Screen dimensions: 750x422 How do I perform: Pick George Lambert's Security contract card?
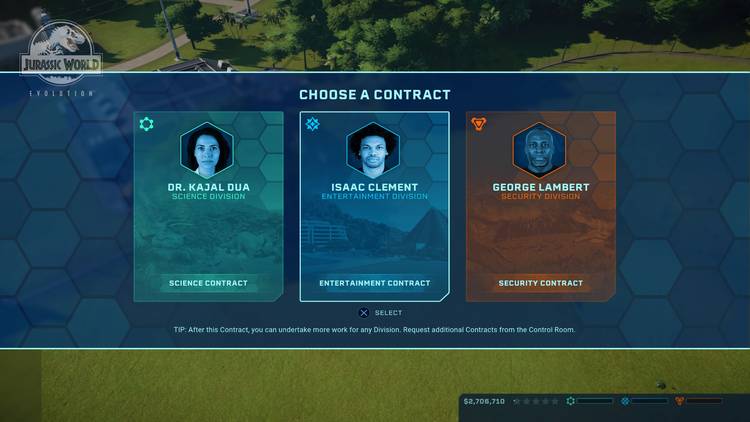click(540, 206)
